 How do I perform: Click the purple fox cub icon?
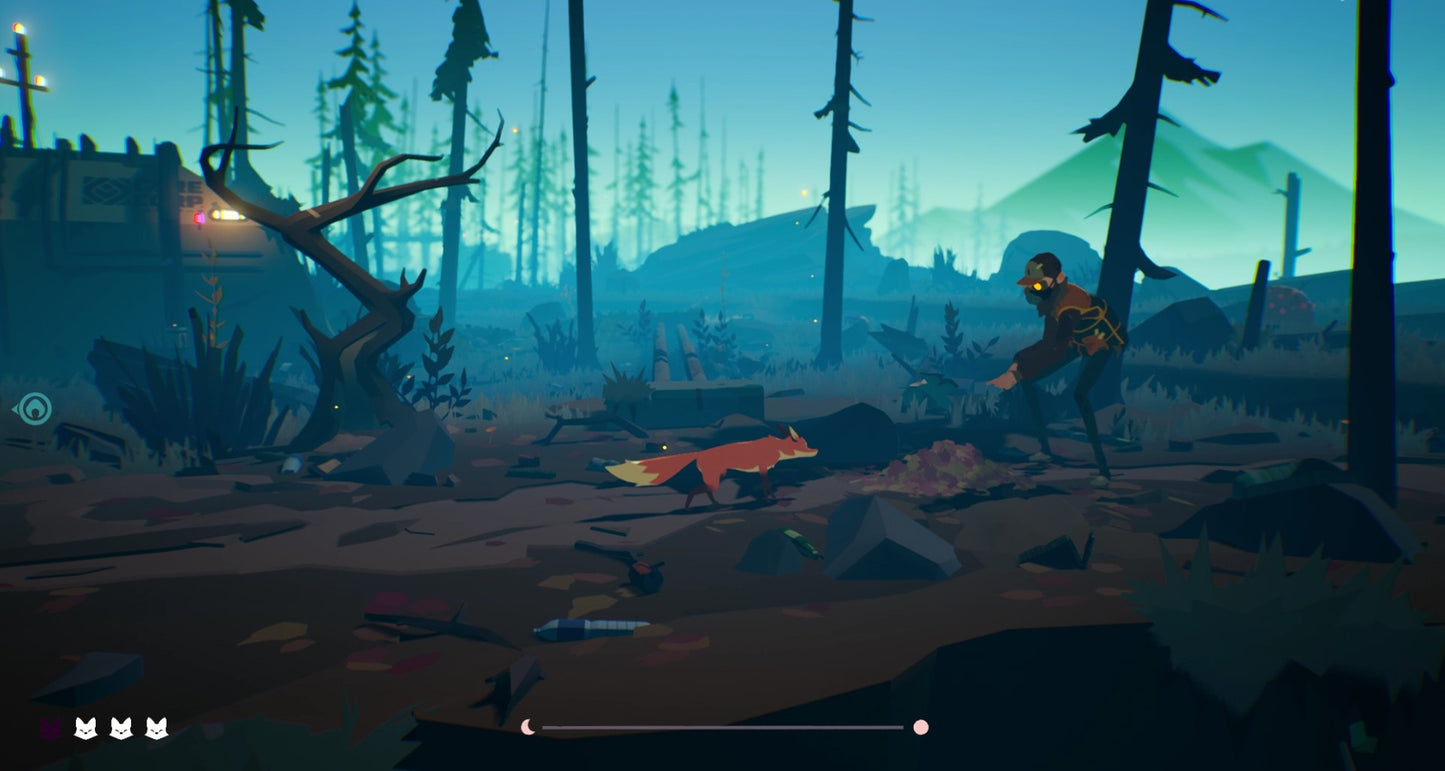pyautogui.click(x=49, y=727)
